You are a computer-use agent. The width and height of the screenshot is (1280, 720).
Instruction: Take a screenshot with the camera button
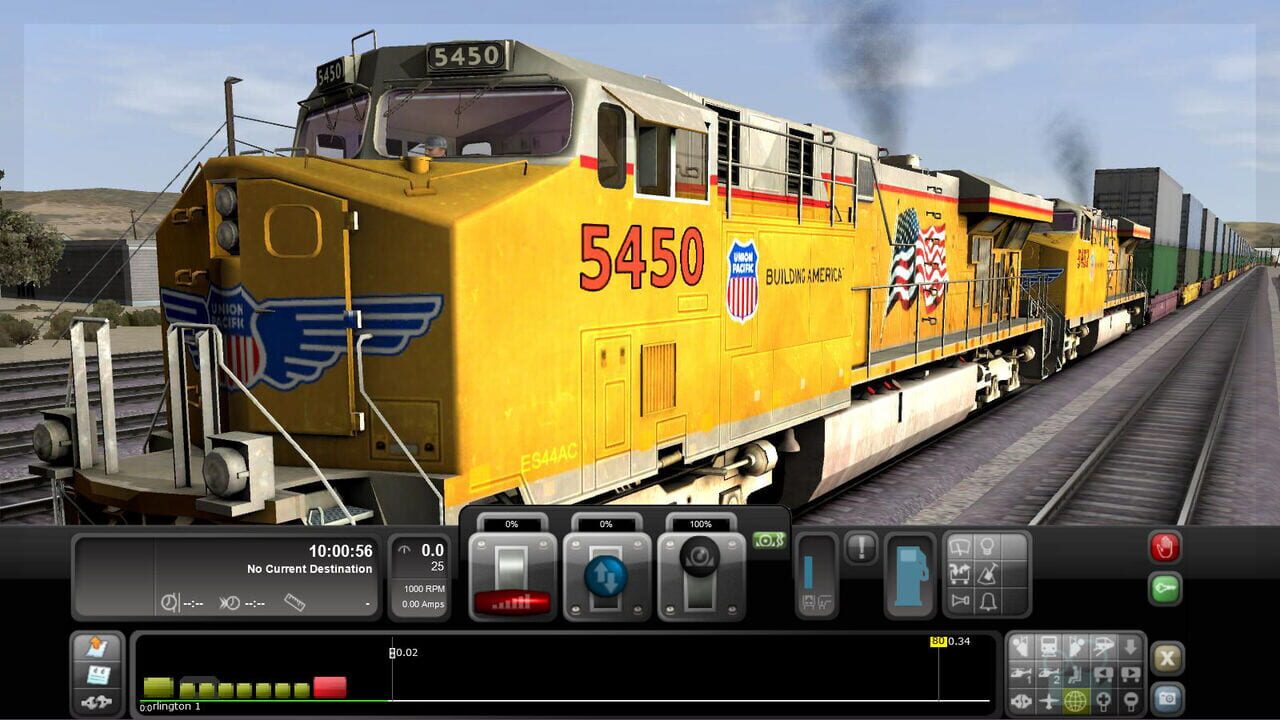(x=1166, y=697)
